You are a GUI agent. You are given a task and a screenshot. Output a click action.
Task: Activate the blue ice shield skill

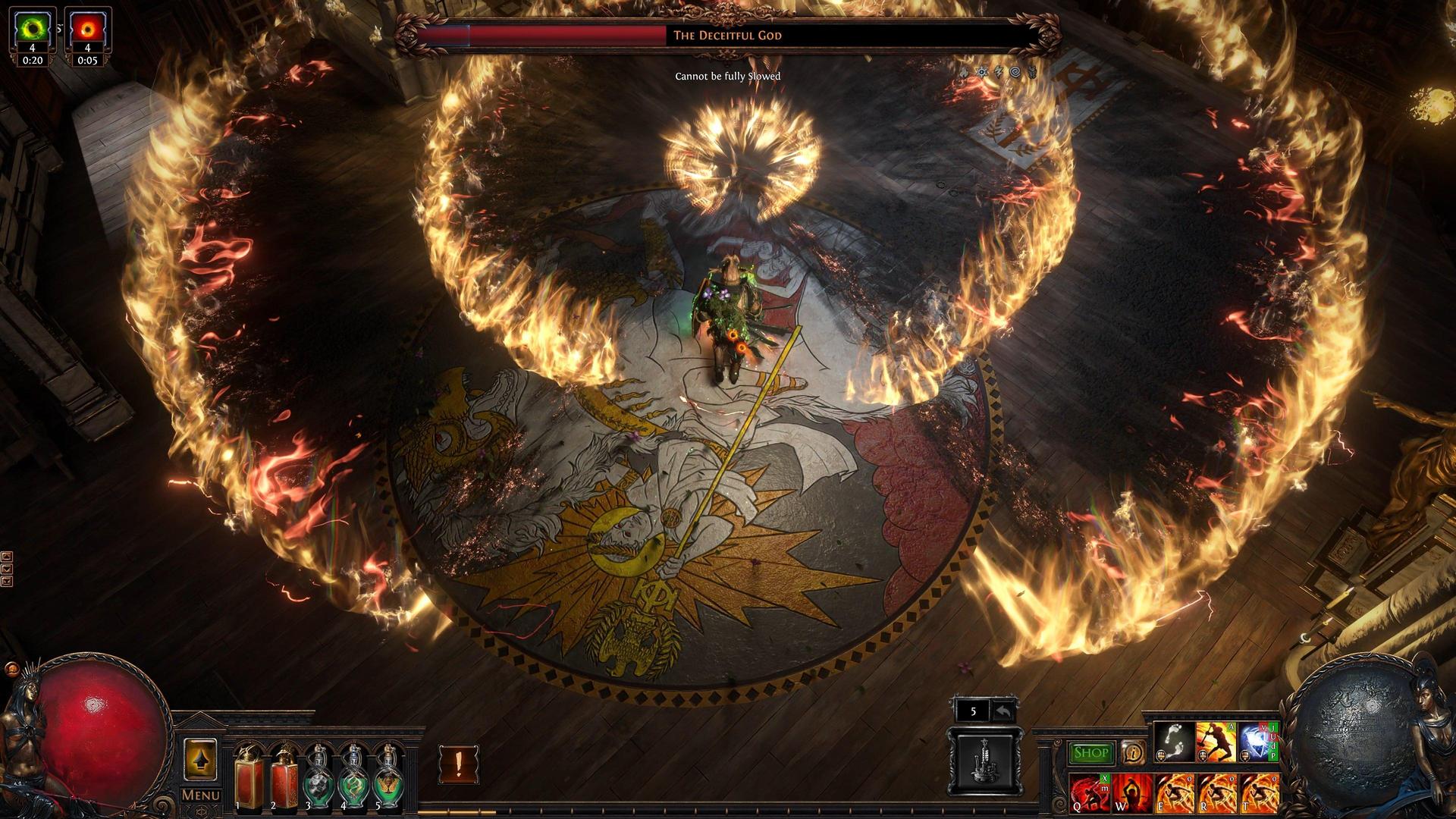coord(1258,742)
